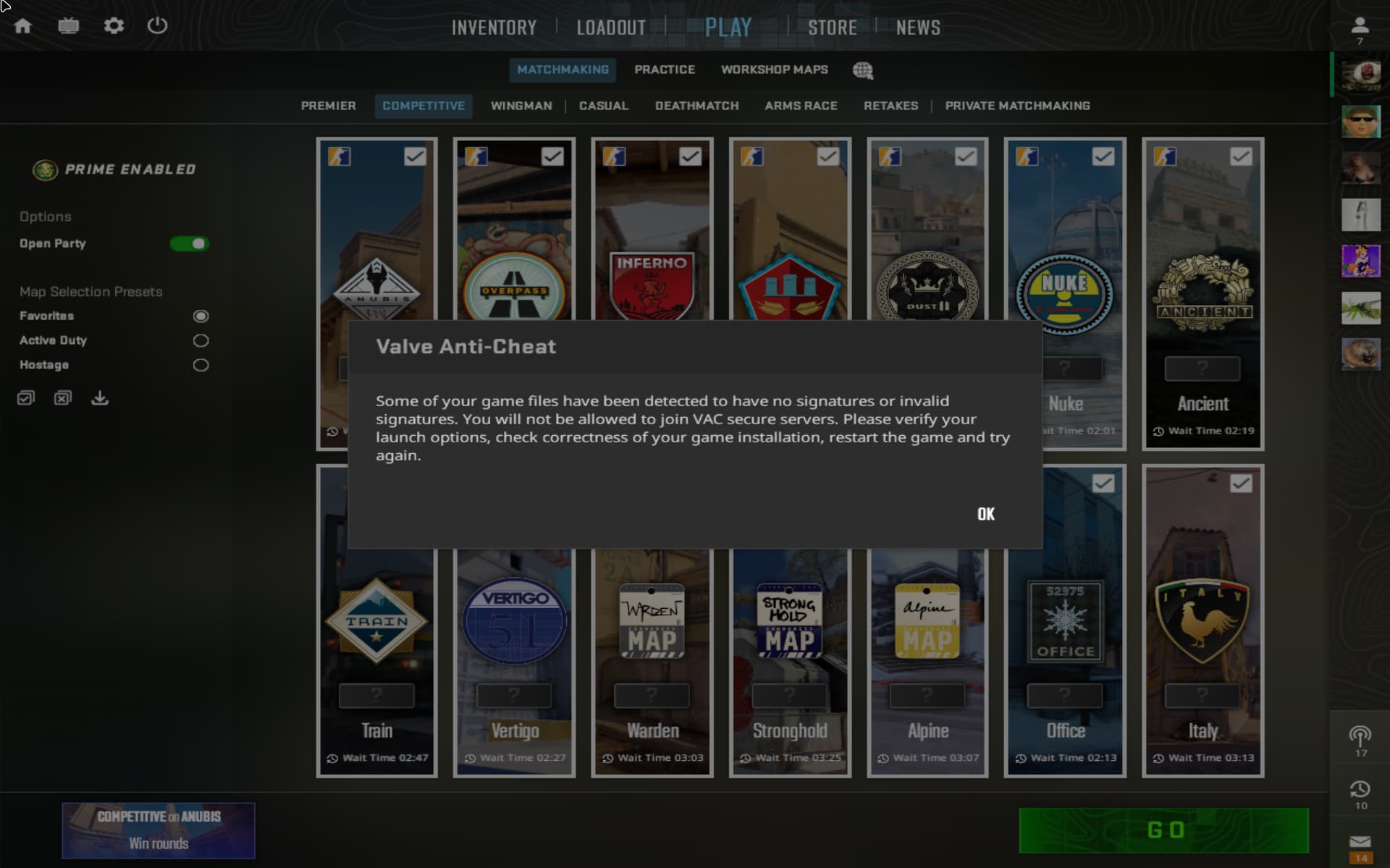Viewport: 1390px width, 868px height.
Task: Click the power quit icon
Action: pyautogui.click(x=157, y=26)
